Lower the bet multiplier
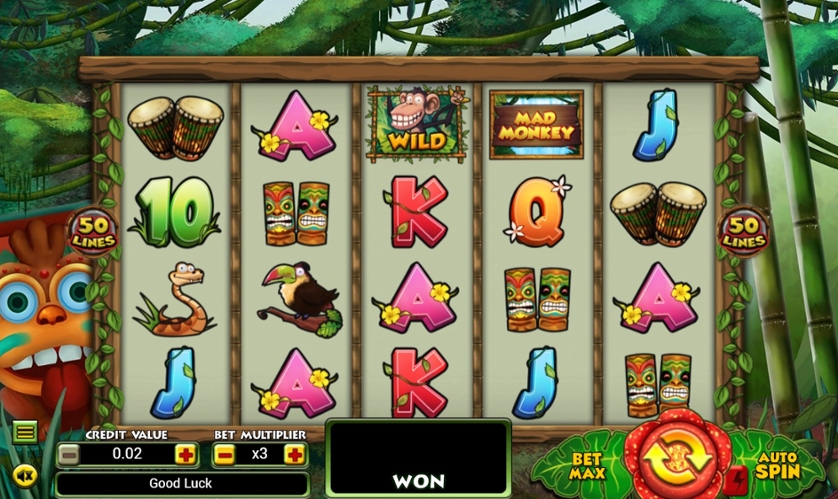The height and width of the screenshot is (499, 838). [225, 454]
